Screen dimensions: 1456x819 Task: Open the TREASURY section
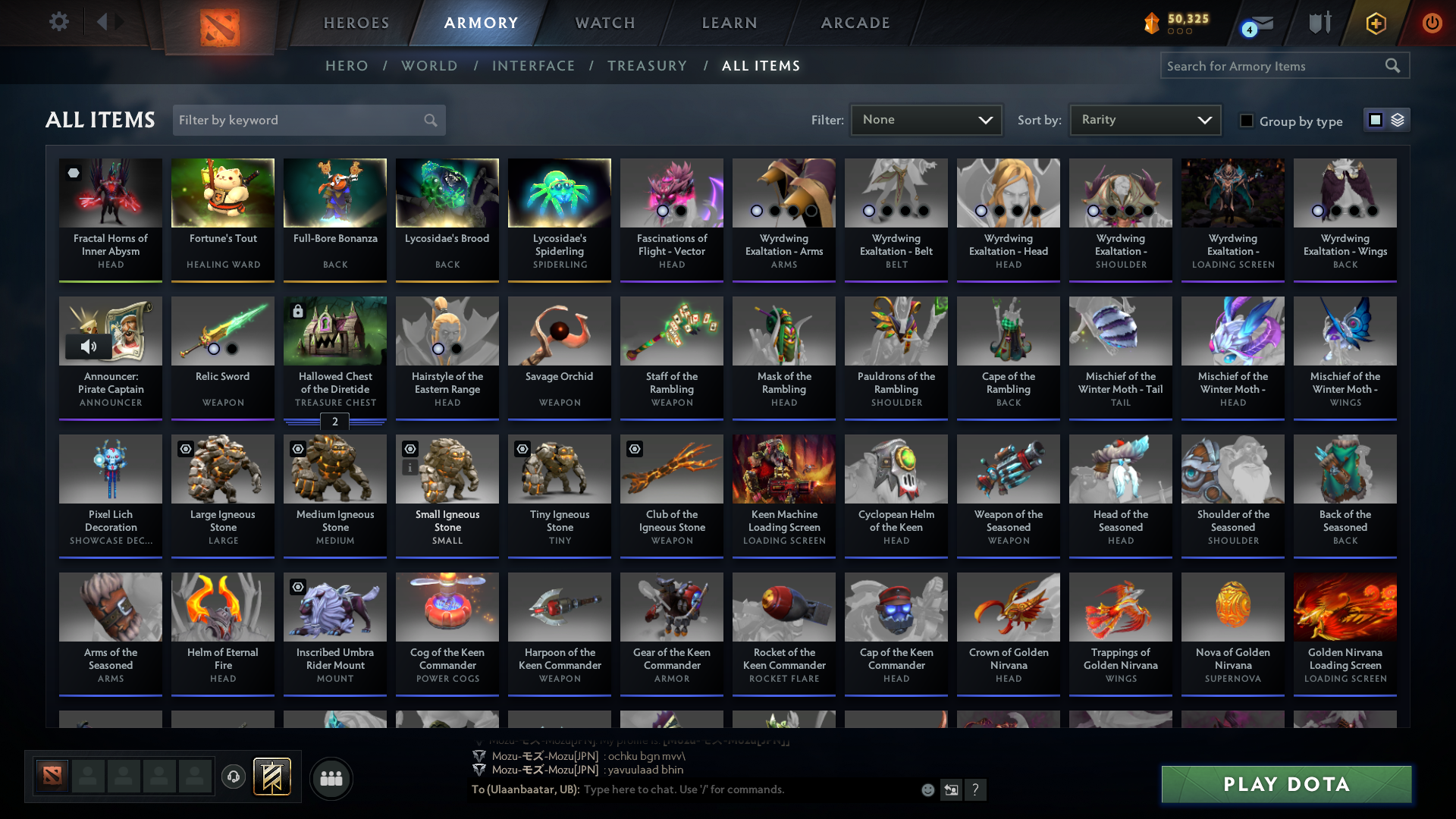coord(647,66)
